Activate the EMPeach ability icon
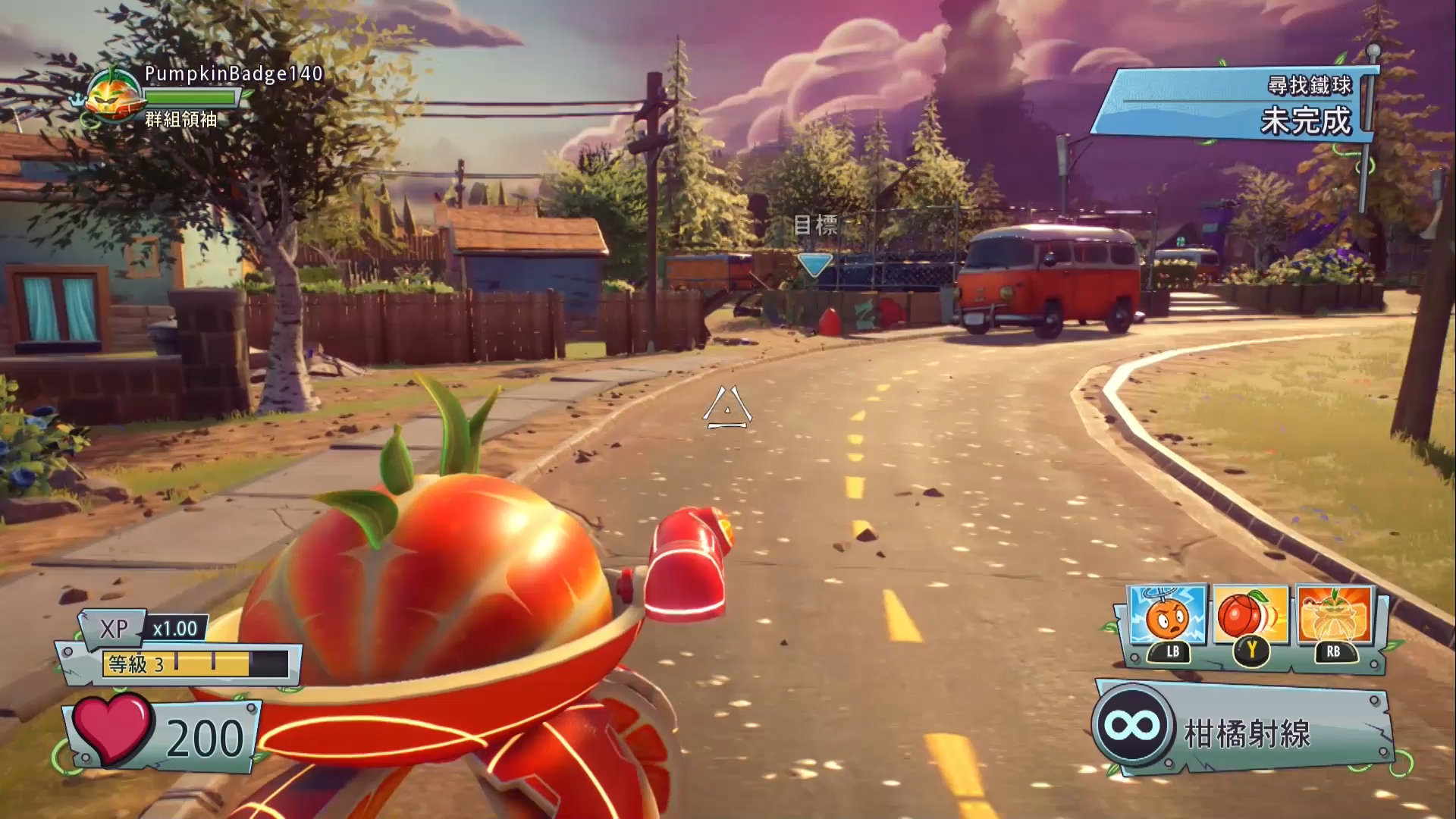Screen dimensions: 1456x819 tap(1168, 616)
